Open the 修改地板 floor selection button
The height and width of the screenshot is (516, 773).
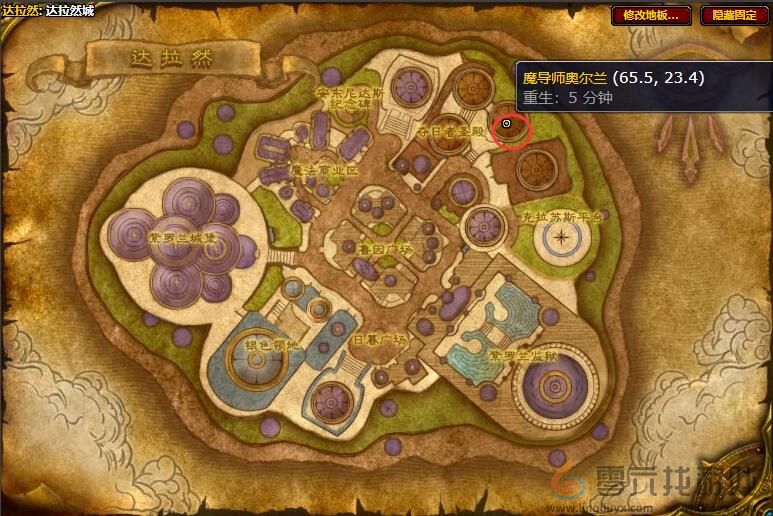(651, 15)
